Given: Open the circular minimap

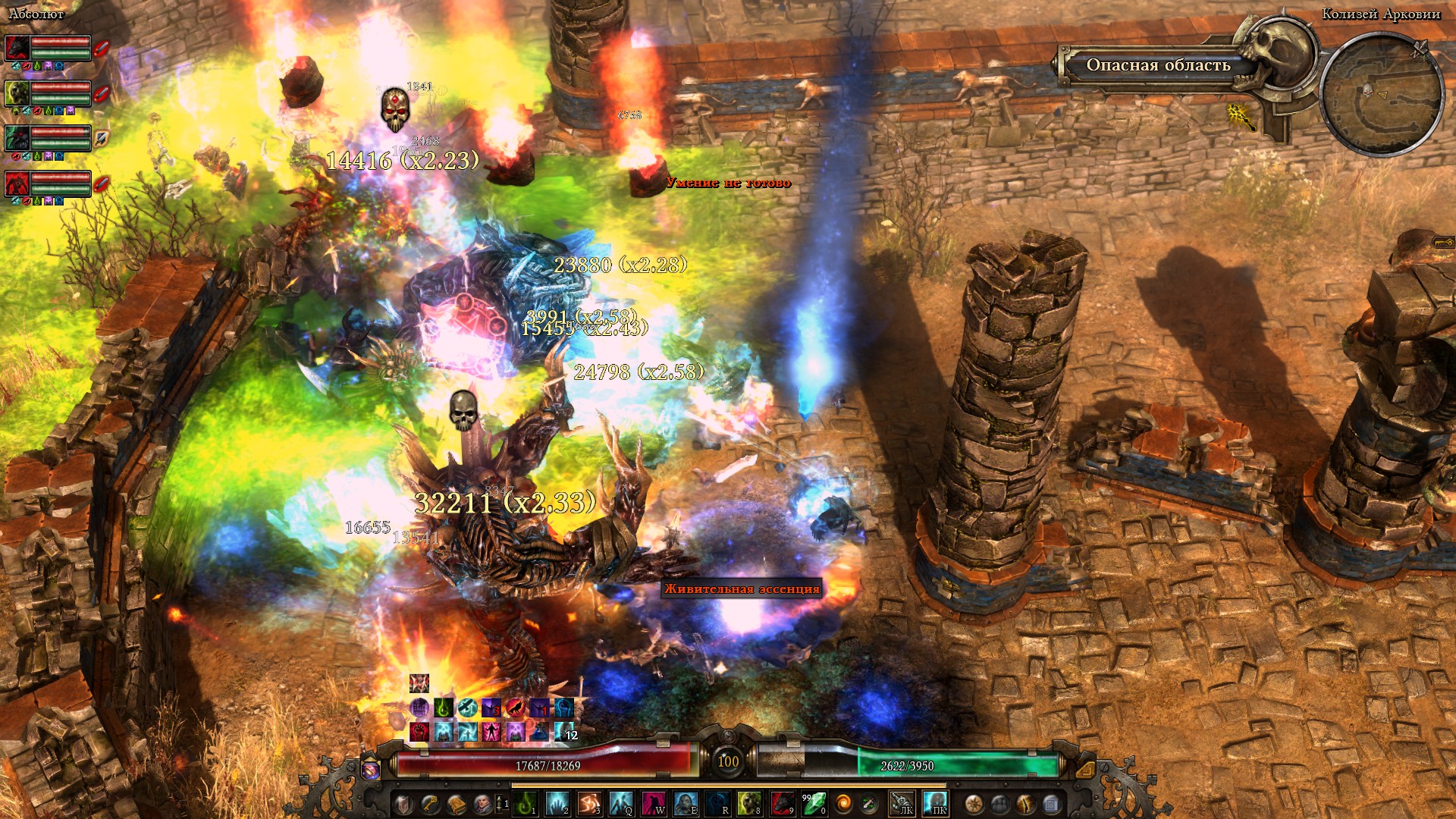Looking at the screenshot, I should [1381, 95].
